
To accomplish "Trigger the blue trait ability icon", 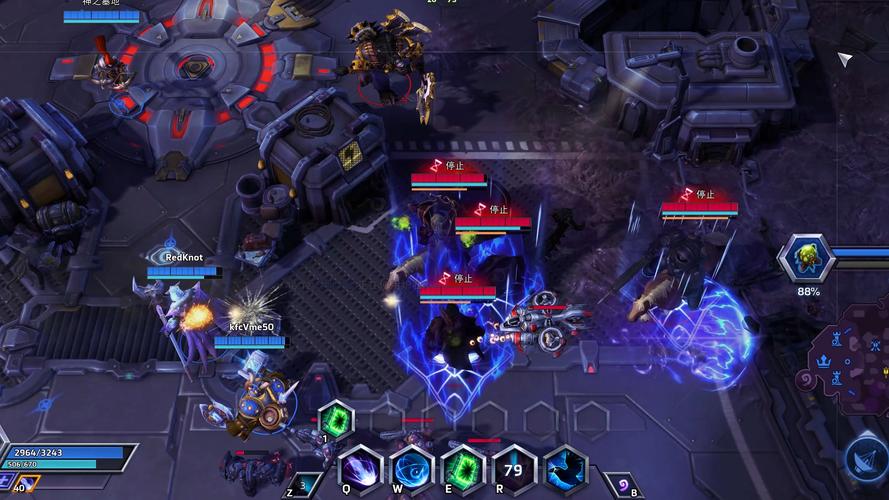I will (x=565, y=469).
